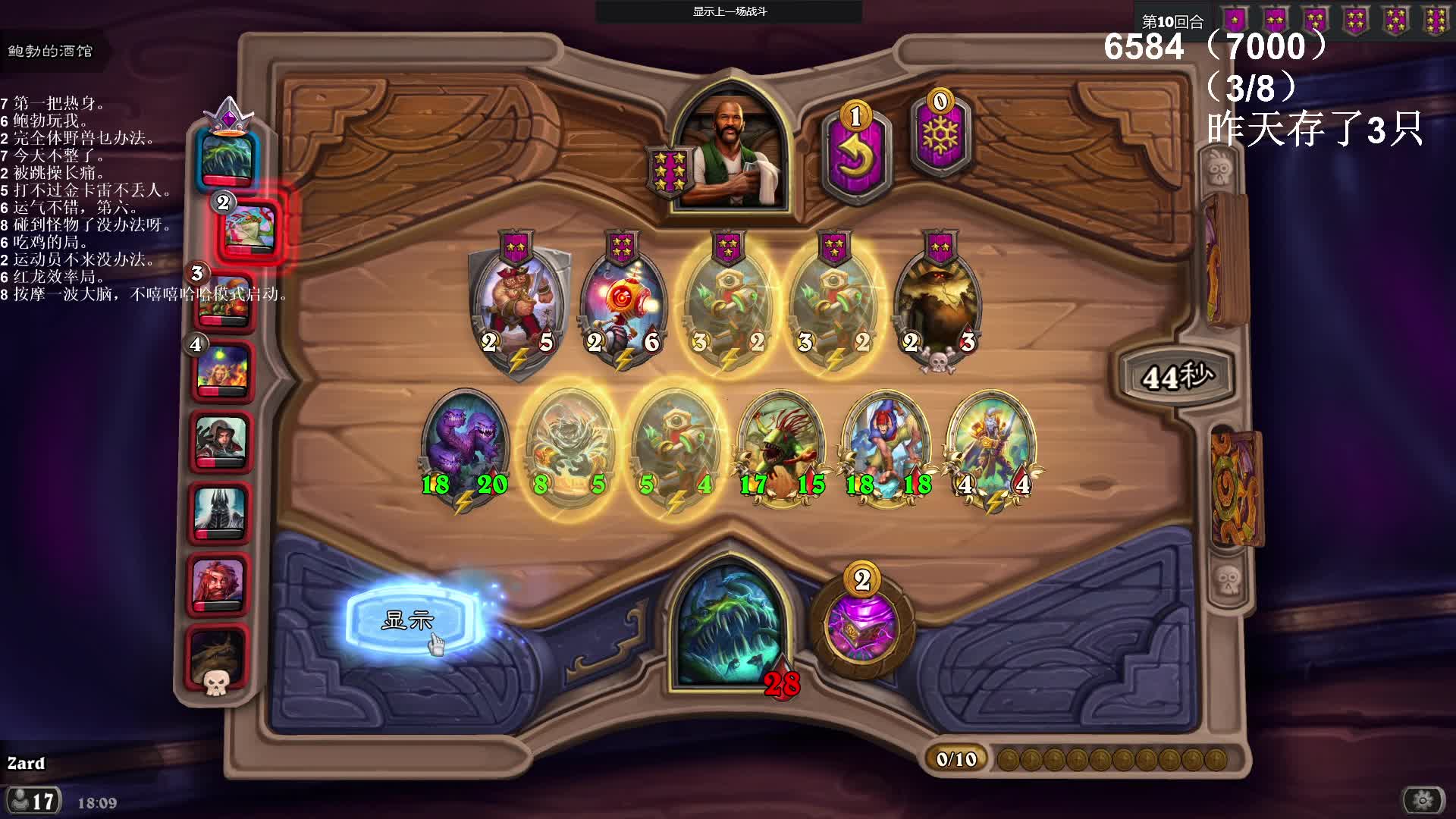View the Lich King player on the leaderboard
This screenshot has height=819, width=1456.
tap(220, 513)
